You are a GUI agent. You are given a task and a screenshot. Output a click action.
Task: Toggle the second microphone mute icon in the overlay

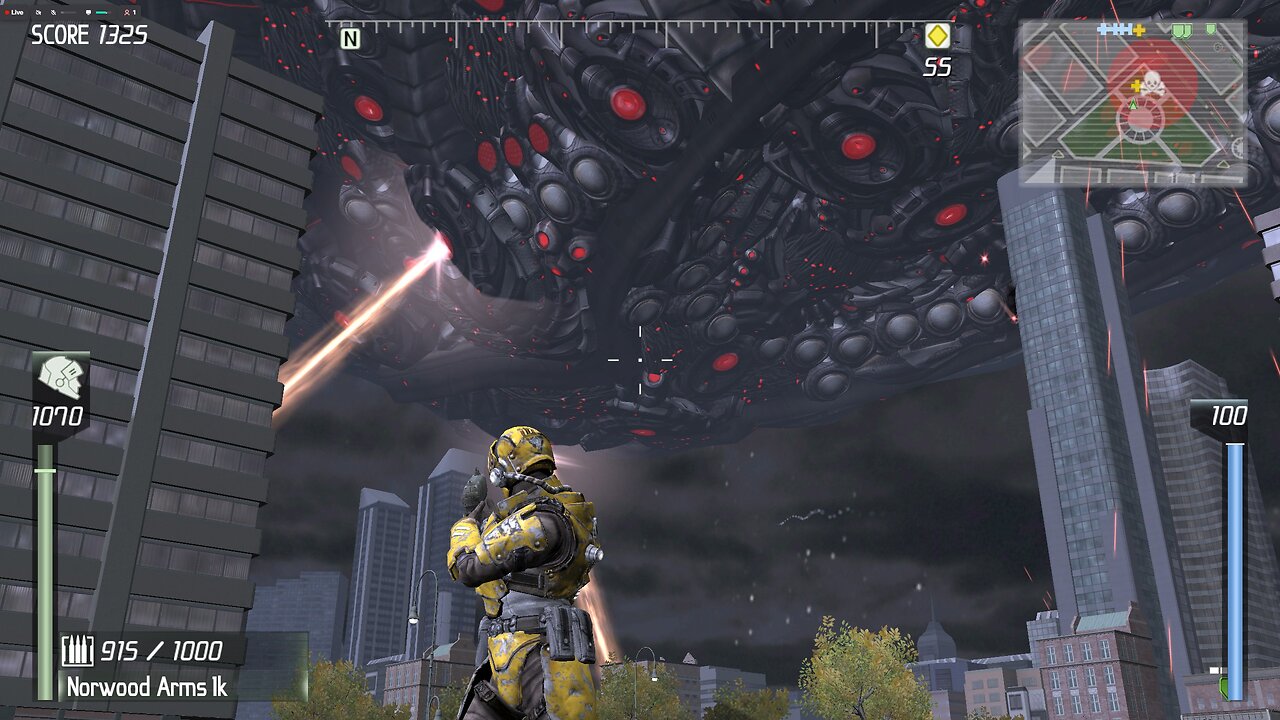tap(53, 12)
